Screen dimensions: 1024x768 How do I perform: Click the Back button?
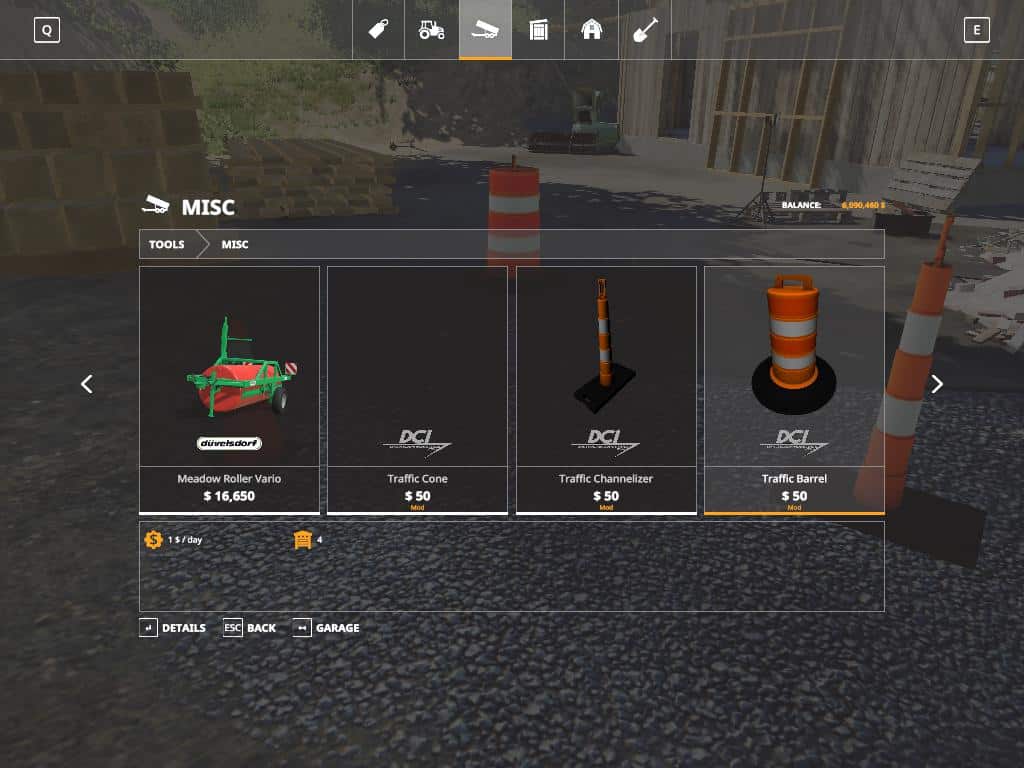coord(250,628)
